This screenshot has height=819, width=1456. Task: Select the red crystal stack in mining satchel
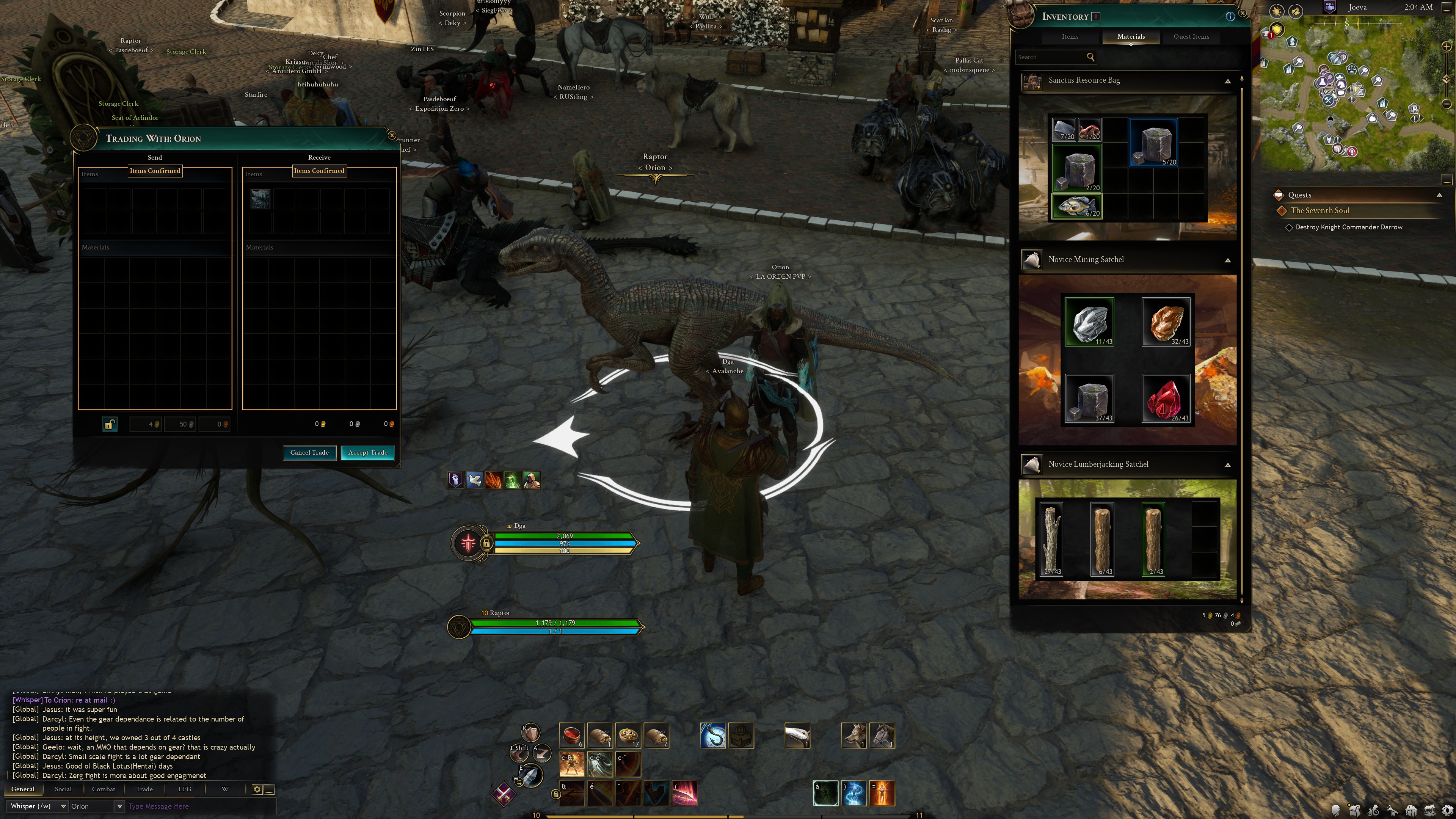1166,398
